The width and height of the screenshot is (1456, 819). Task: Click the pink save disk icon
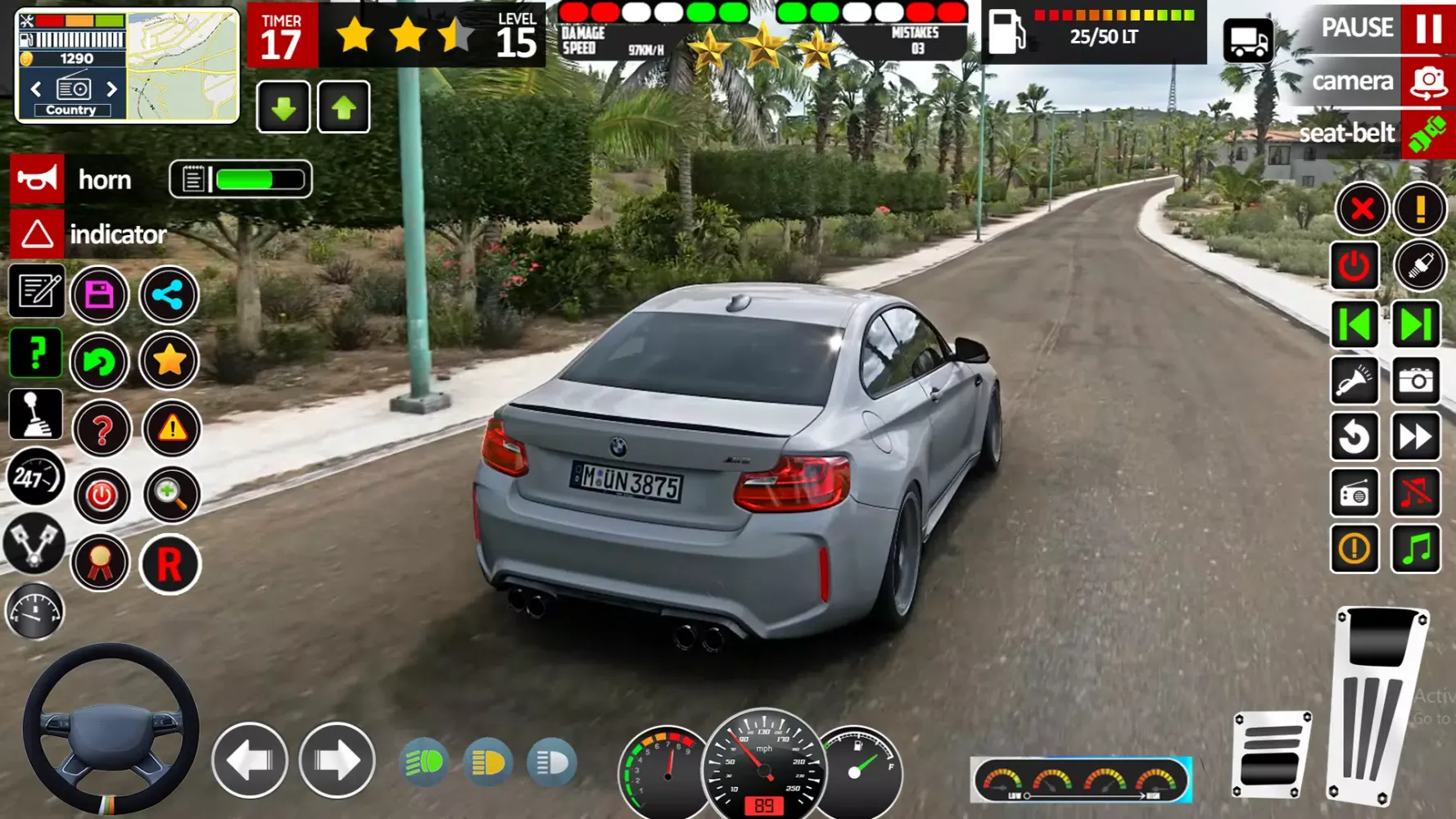(x=99, y=294)
